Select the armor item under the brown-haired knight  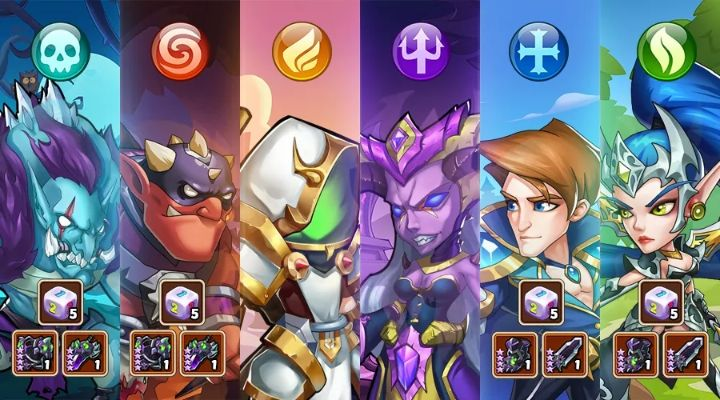[516, 353]
